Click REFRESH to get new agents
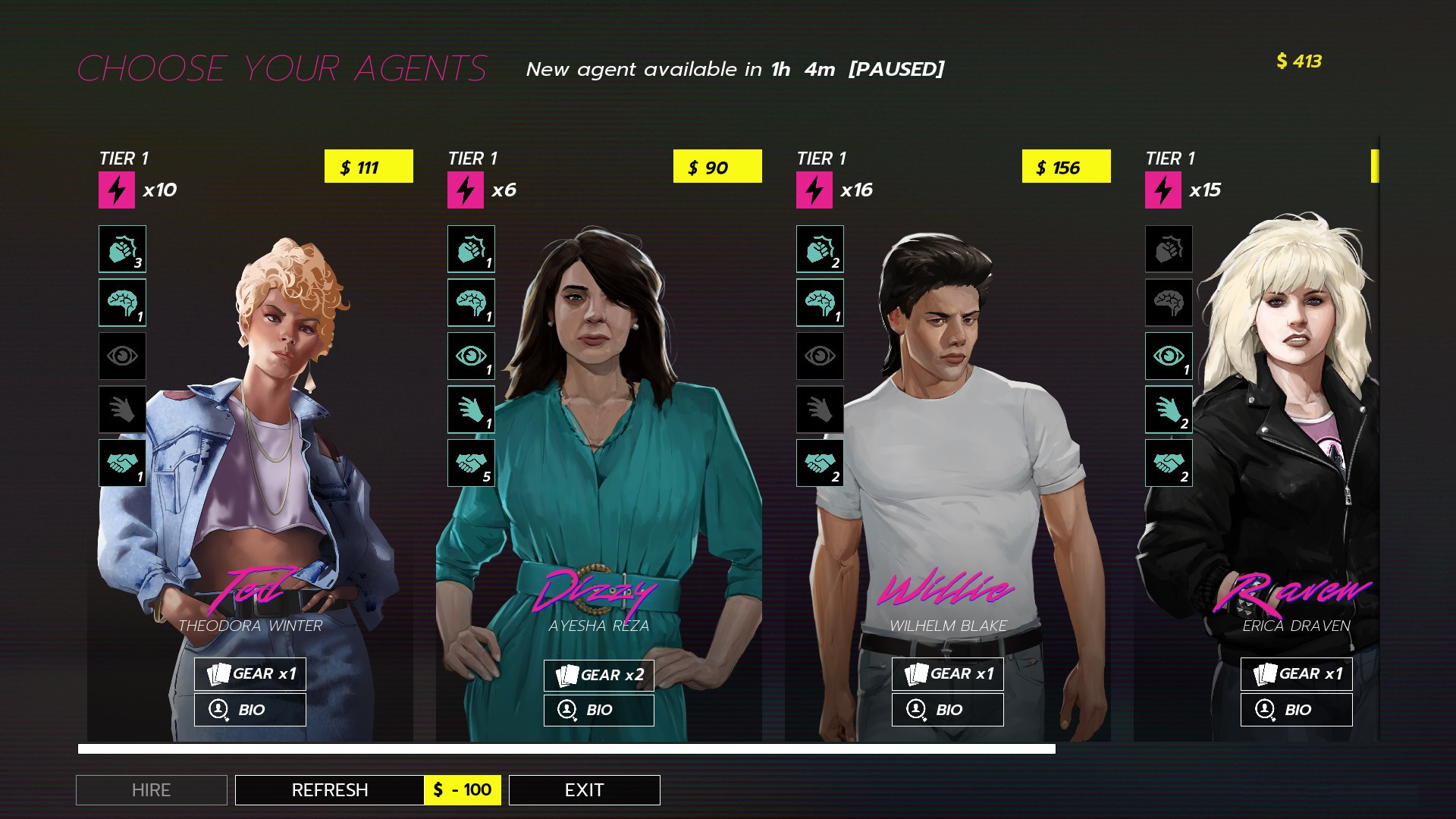This screenshot has width=1456, height=819. pyautogui.click(x=330, y=789)
